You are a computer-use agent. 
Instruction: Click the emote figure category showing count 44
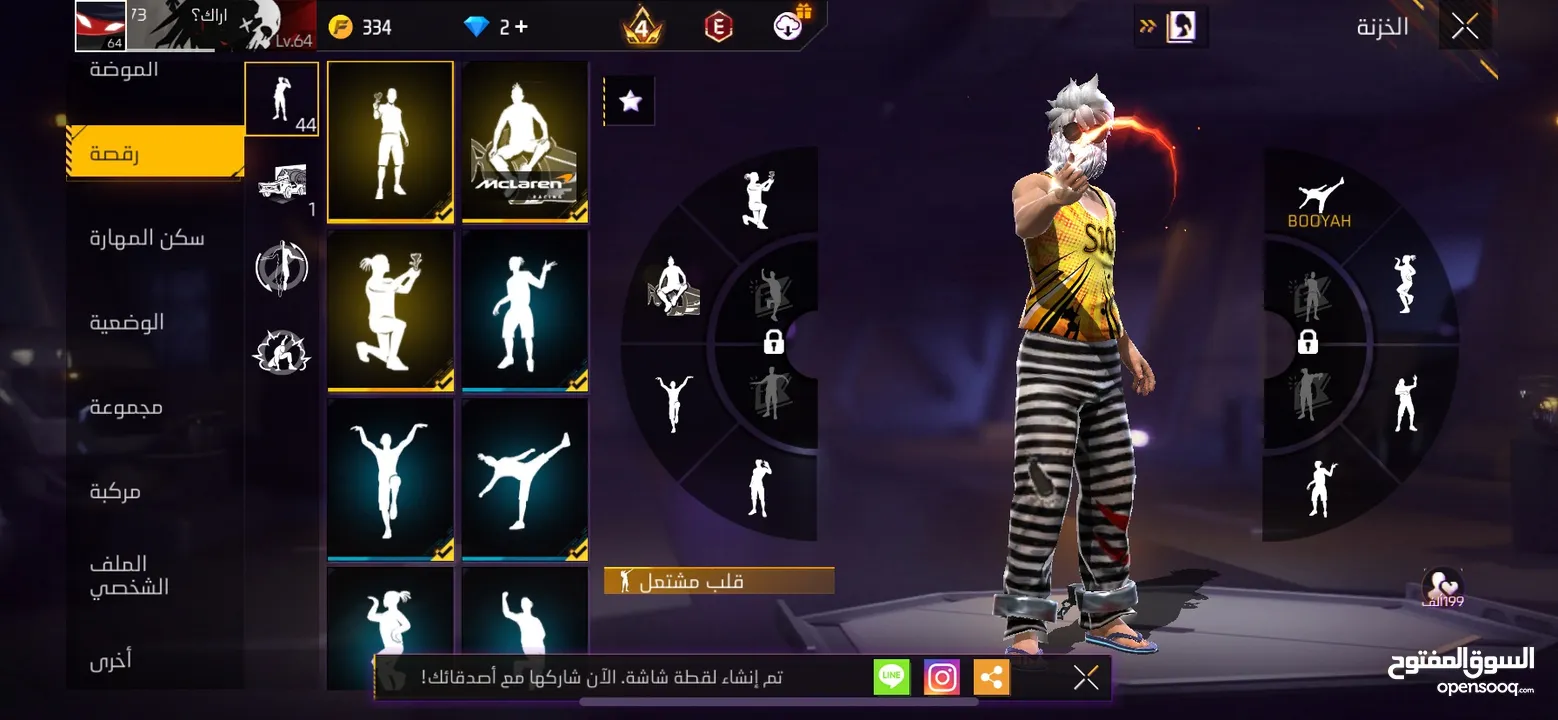coord(281,99)
